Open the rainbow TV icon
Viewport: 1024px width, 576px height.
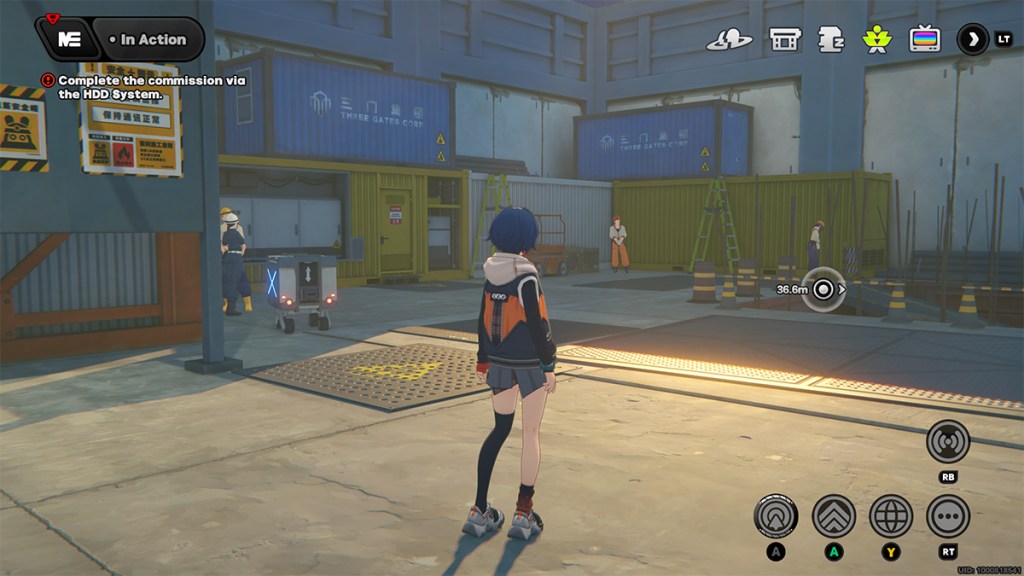(924, 40)
